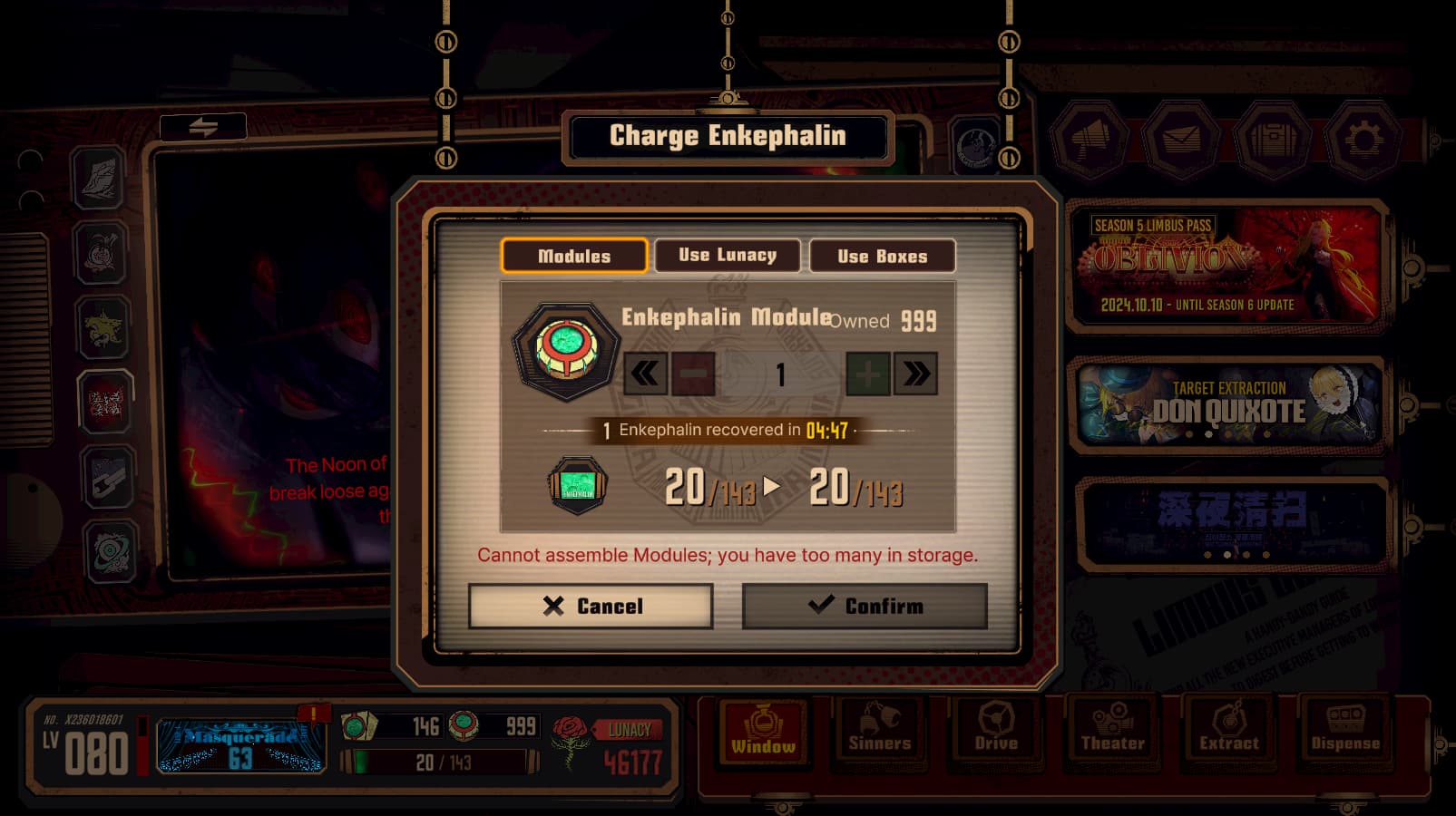
Task: Cancel the Charge Enkephalin dialog
Action: 591,606
